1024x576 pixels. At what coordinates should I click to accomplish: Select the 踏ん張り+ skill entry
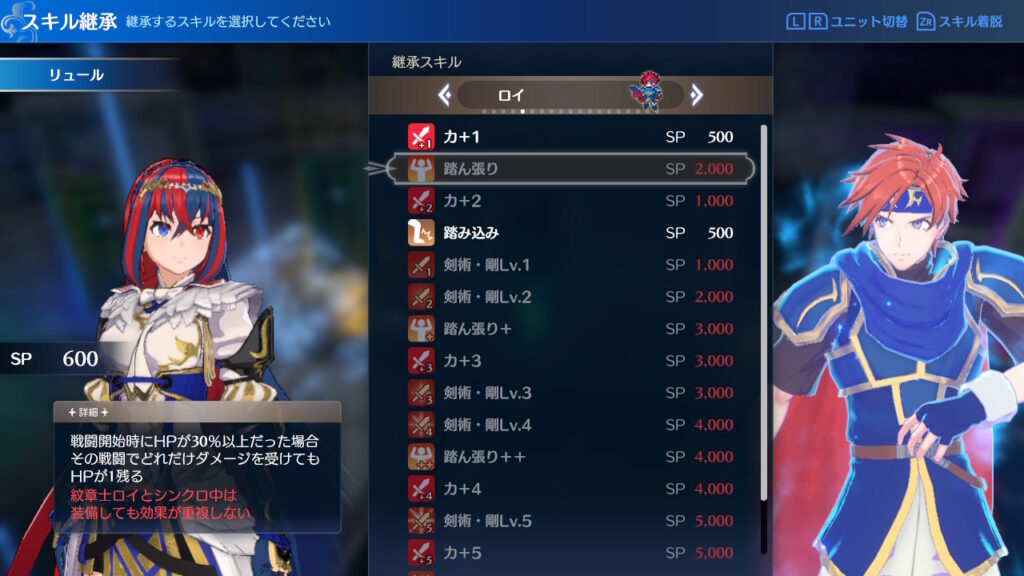click(570, 329)
